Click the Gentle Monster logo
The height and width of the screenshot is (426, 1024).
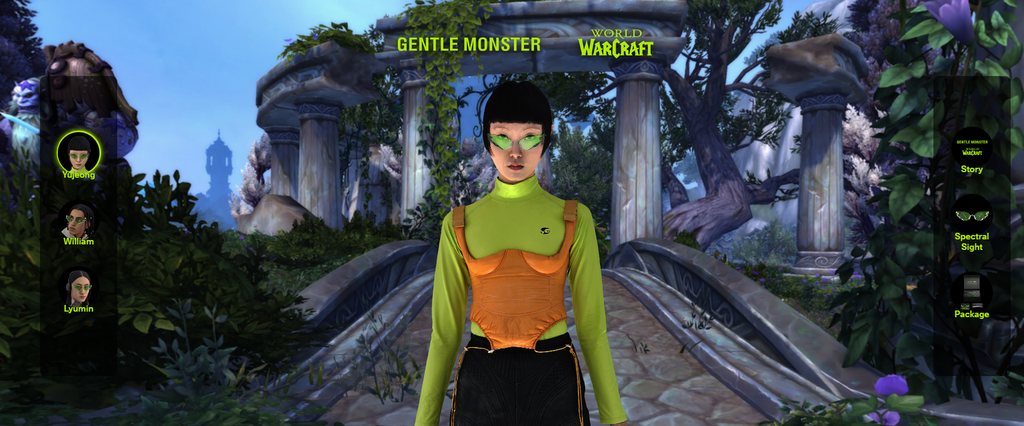click(x=468, y=44)
